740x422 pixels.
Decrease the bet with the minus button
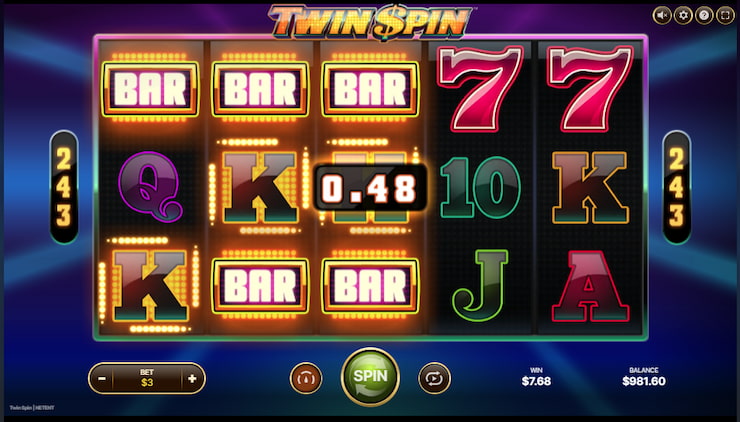tap(102, 378)
